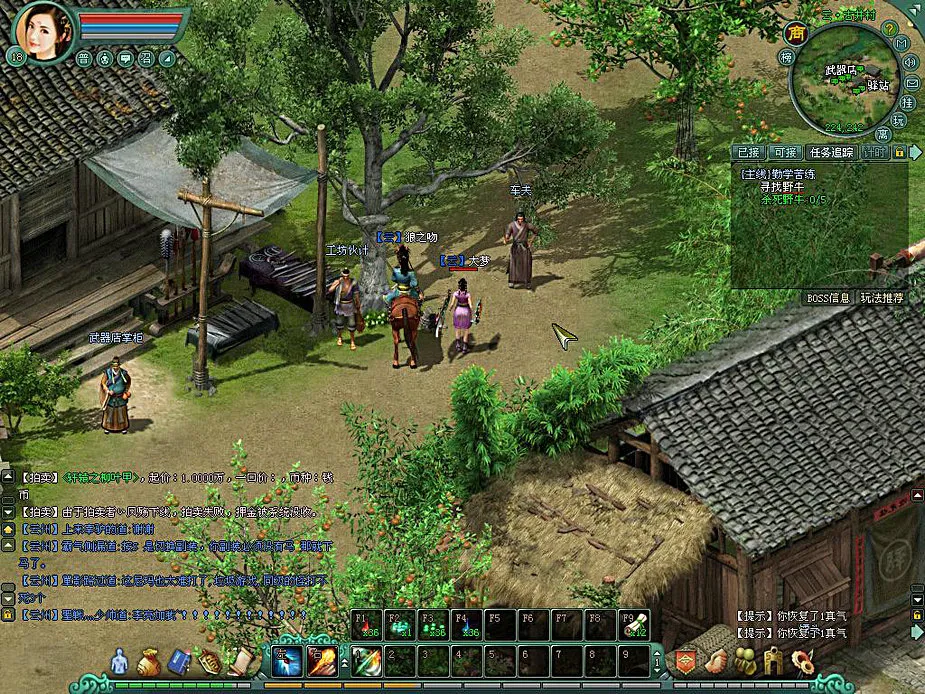Toggle the quest tracker lock icon

coord(899,153)
